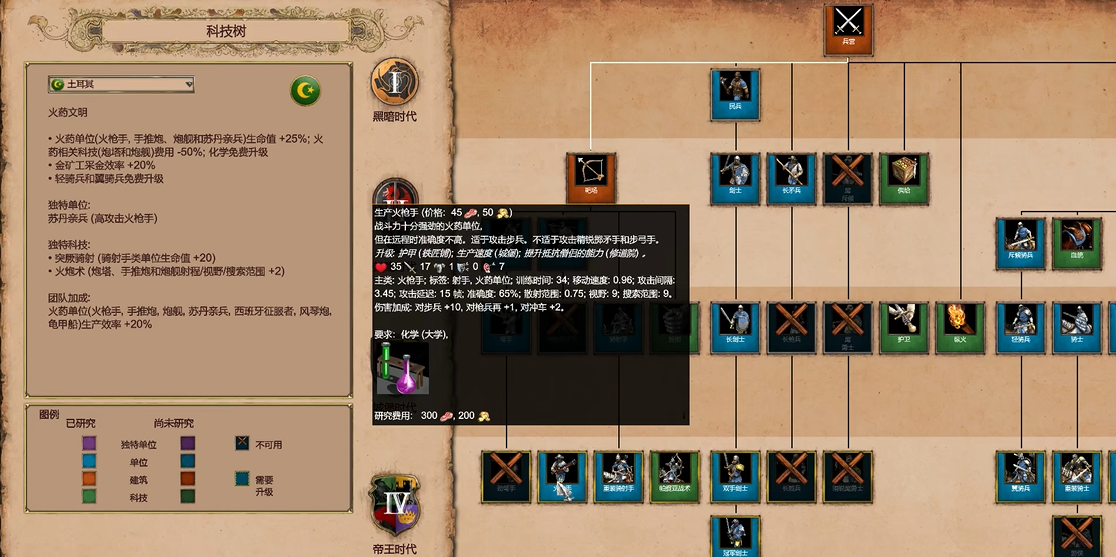Click the 黑暗时代 Dark Age shield icon
This screenshot has height=557, width=1116.
point(395,83)
